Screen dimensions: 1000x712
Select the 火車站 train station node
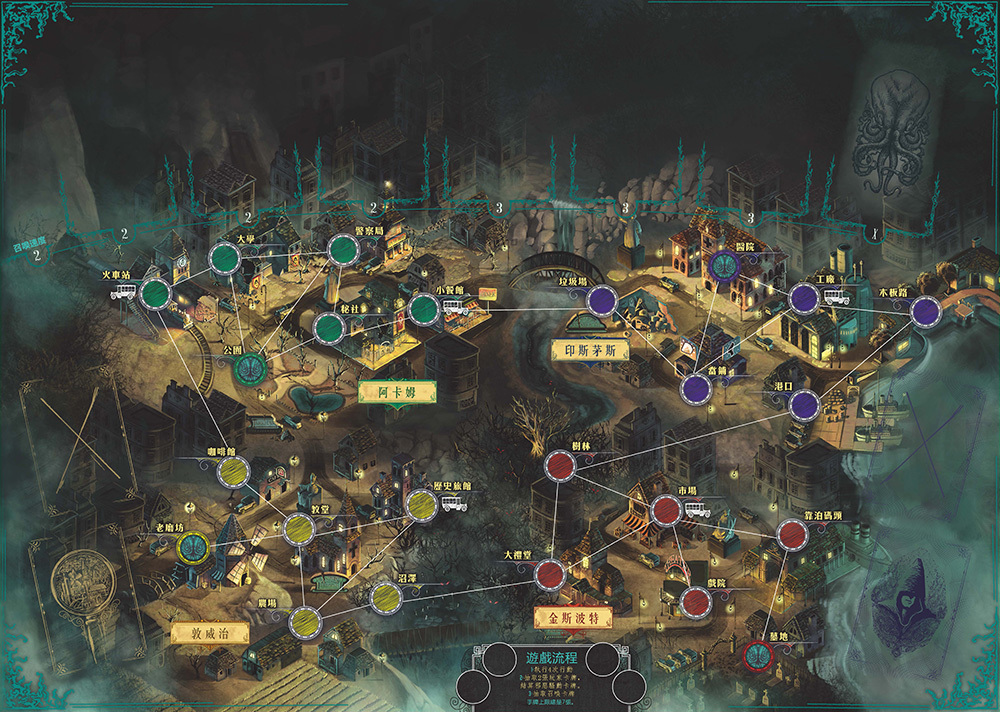tap(155, 293)
